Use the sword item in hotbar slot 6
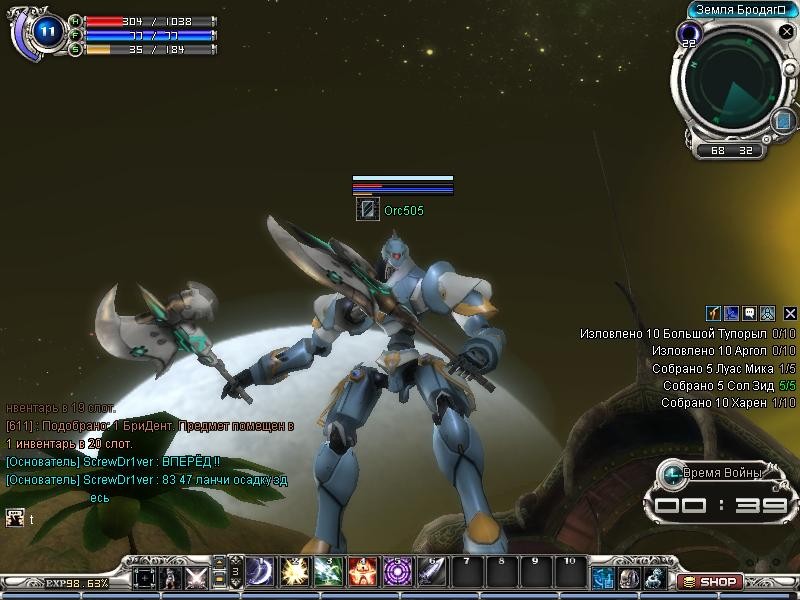The width and height of the screenshot is (800, 600). (431, 571)
